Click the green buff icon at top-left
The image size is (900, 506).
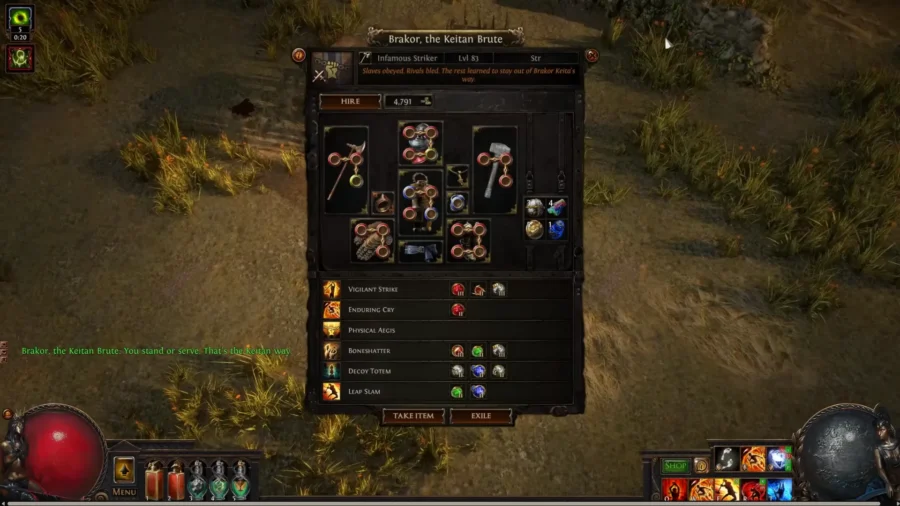tap(20, 19)
